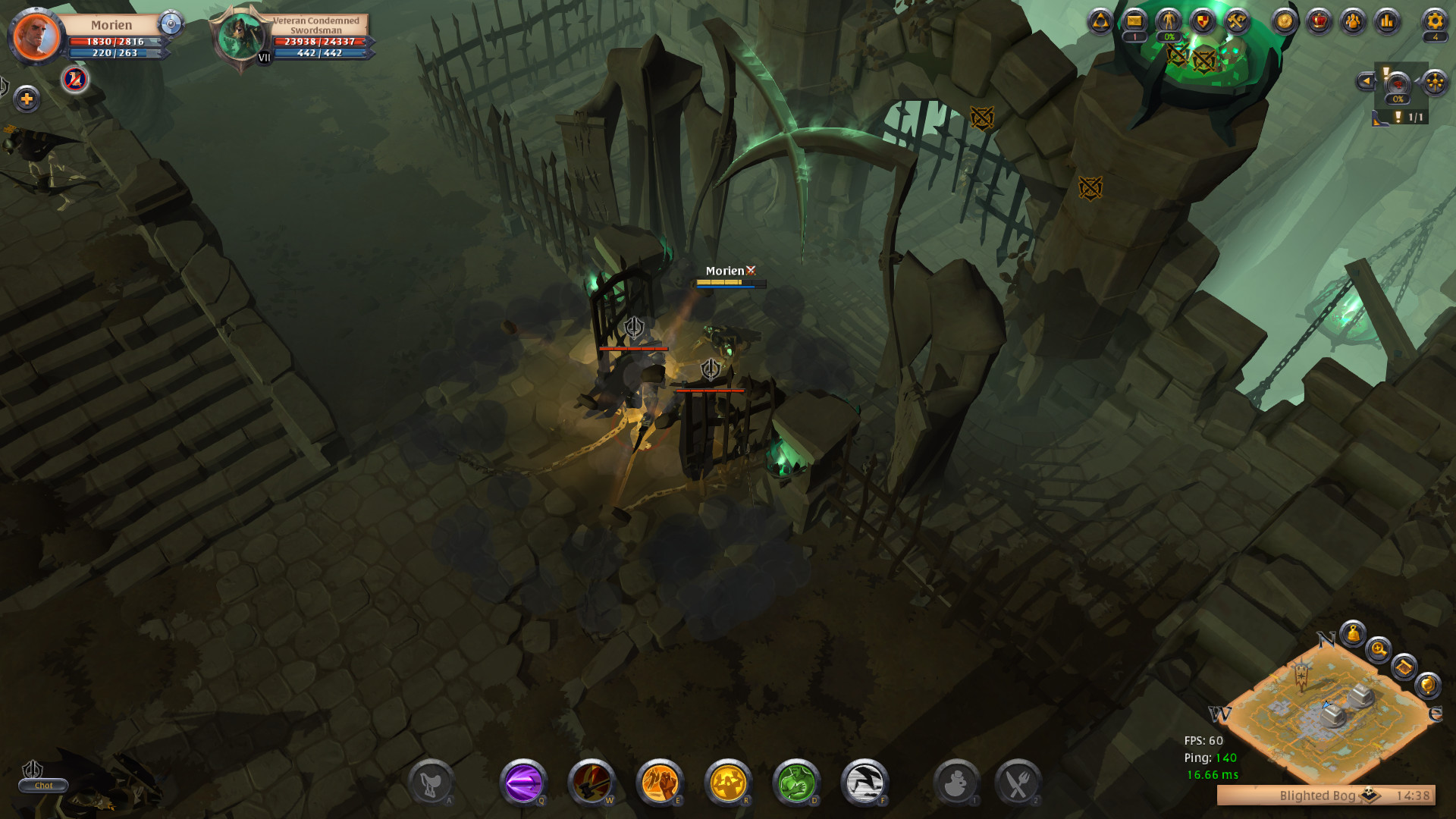Open the crossed hammer and axe icon
This screenshot has width=1456, height=819.
coord(1237,21)
